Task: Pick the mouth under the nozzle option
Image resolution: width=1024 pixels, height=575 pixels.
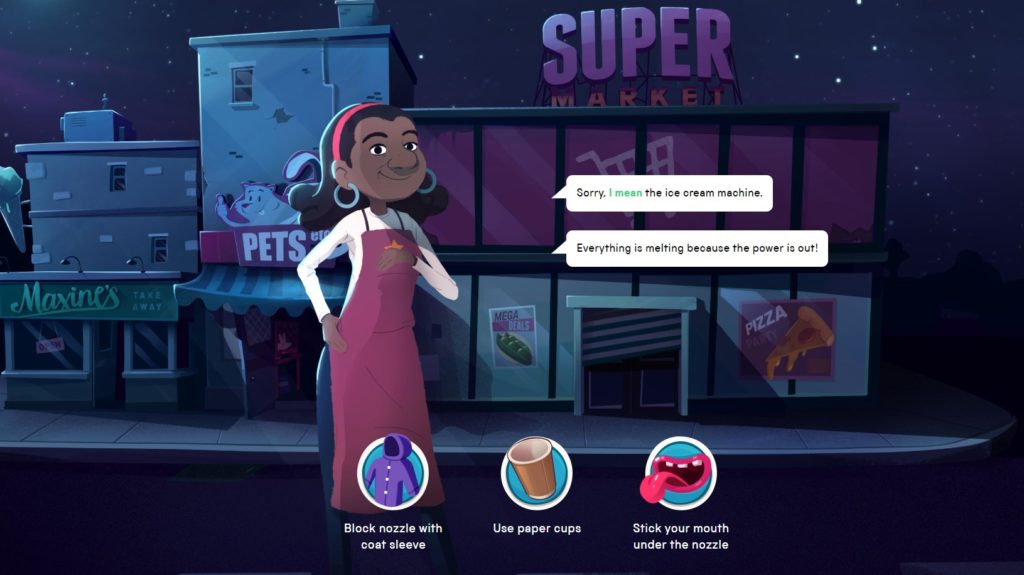Action: tap(680, 473)
